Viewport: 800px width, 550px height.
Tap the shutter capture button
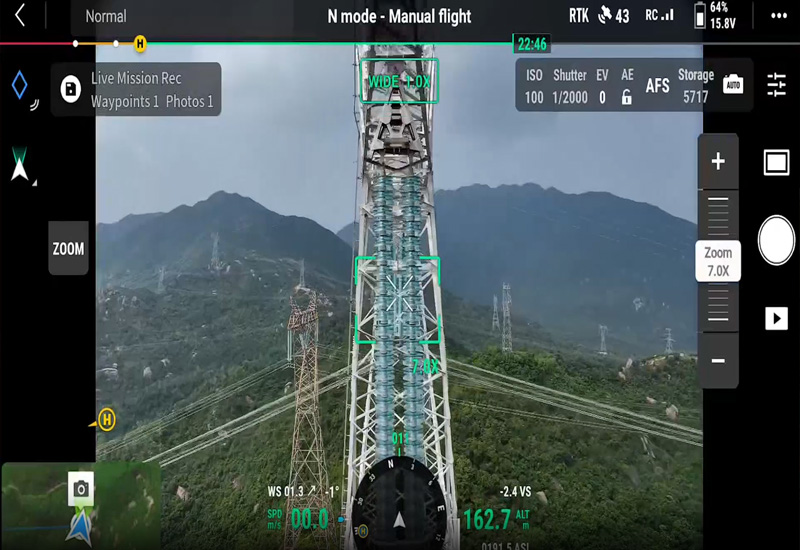776,240
